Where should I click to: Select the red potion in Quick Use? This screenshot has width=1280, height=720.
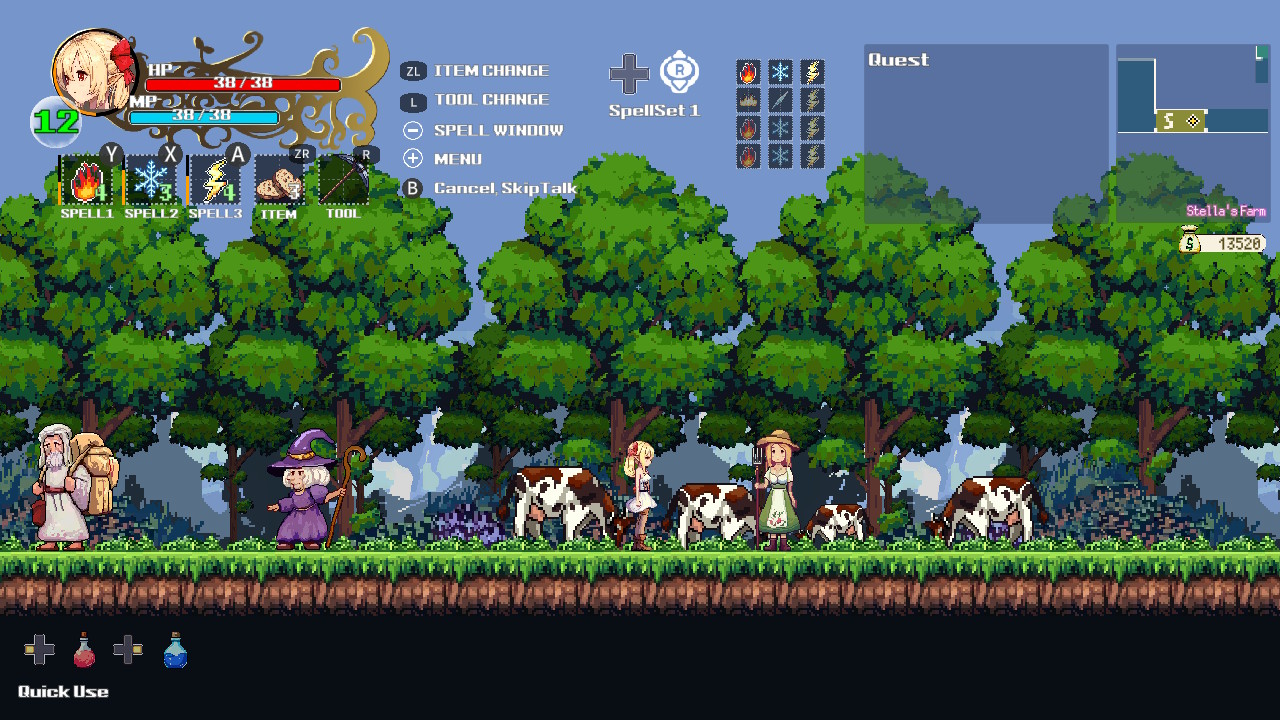[84, 650]
